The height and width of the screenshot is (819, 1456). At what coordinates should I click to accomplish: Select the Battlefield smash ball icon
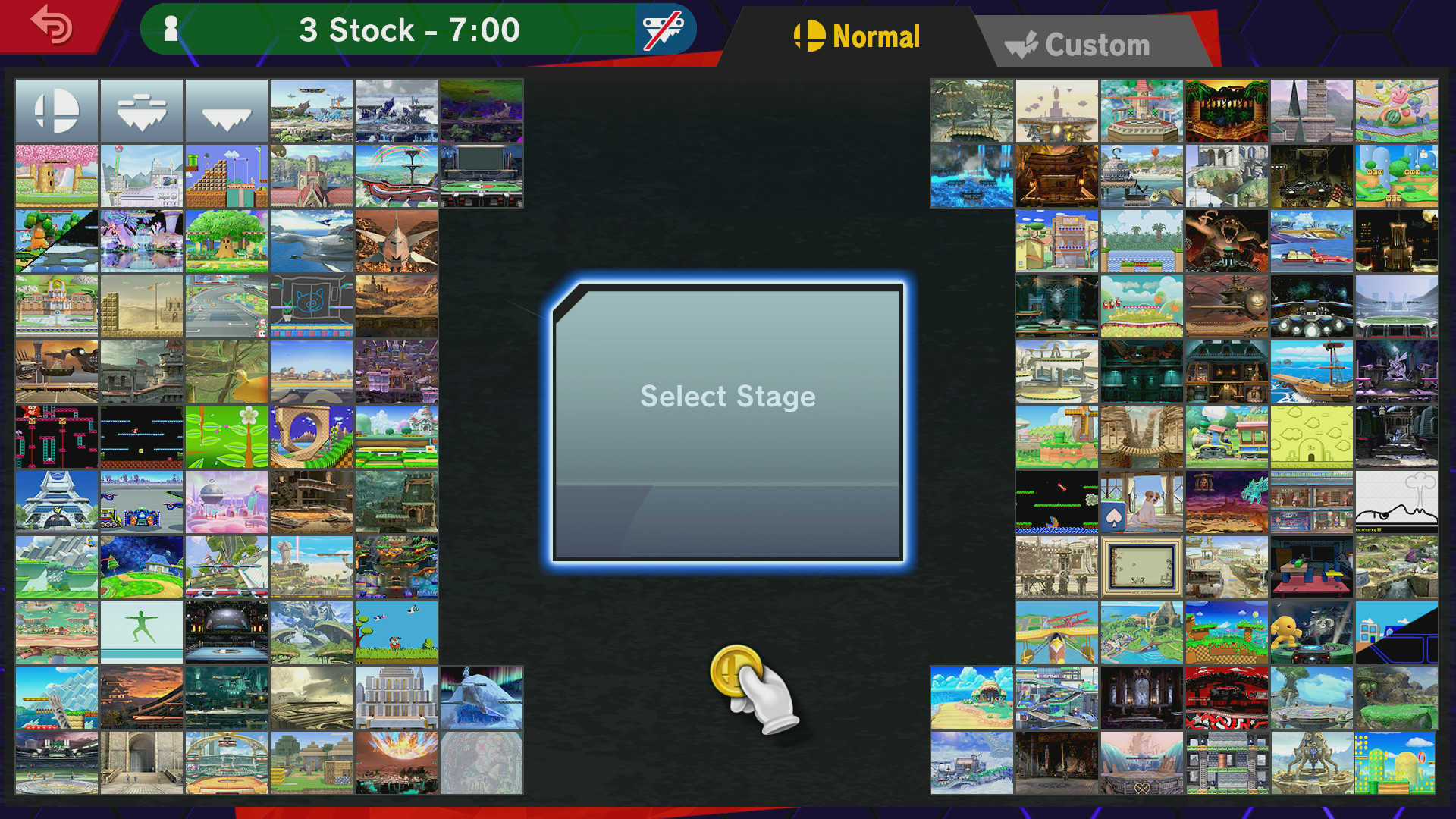pos(57,110)
